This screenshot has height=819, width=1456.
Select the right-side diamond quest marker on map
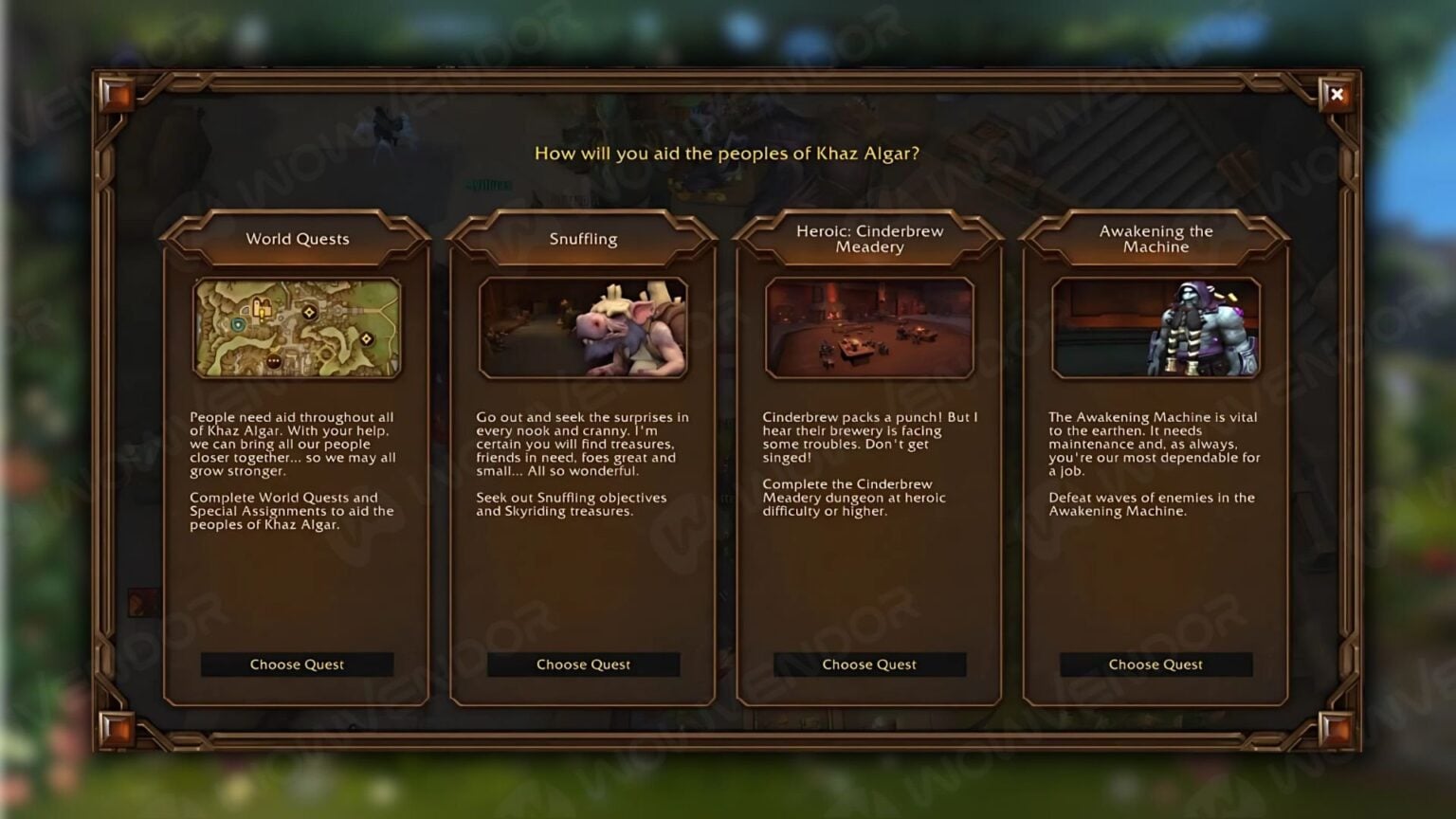pyautogui.click(x=367, y=337)
